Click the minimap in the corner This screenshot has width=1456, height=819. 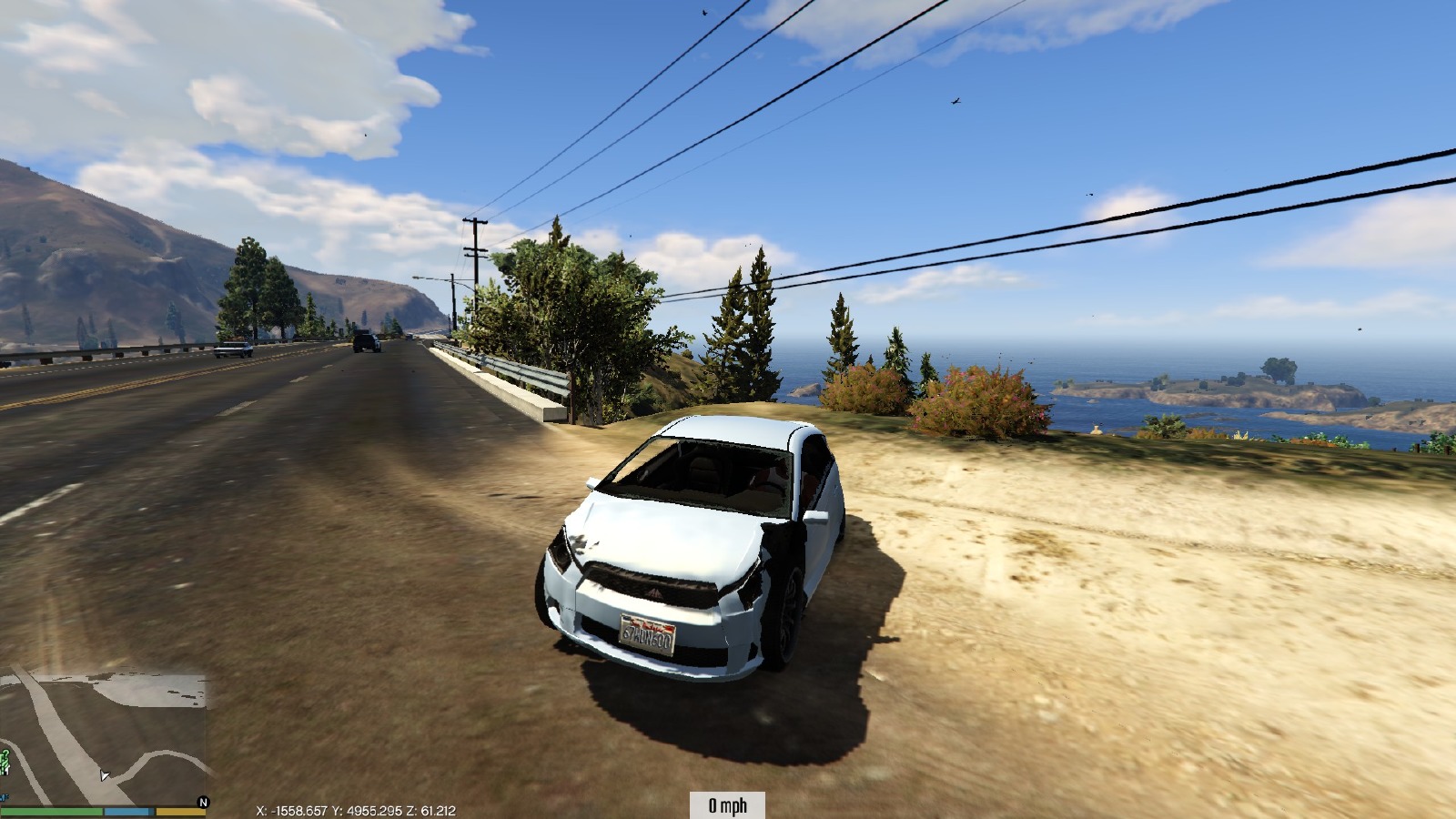pyautogui.click(x=103, y=735)
